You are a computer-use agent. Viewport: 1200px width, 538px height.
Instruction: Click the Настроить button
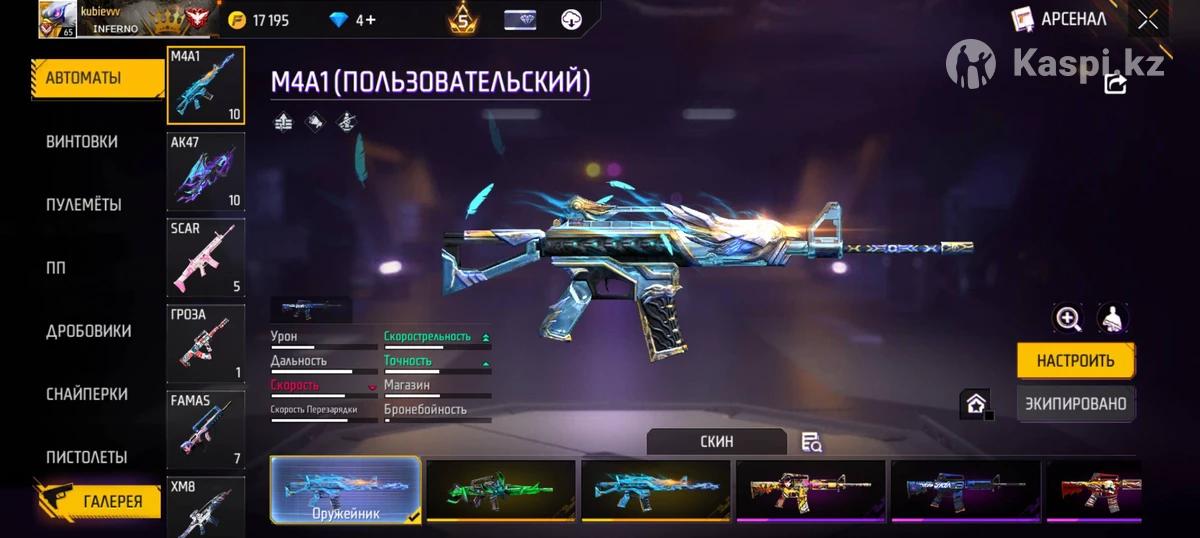(x=1076, y=361)
